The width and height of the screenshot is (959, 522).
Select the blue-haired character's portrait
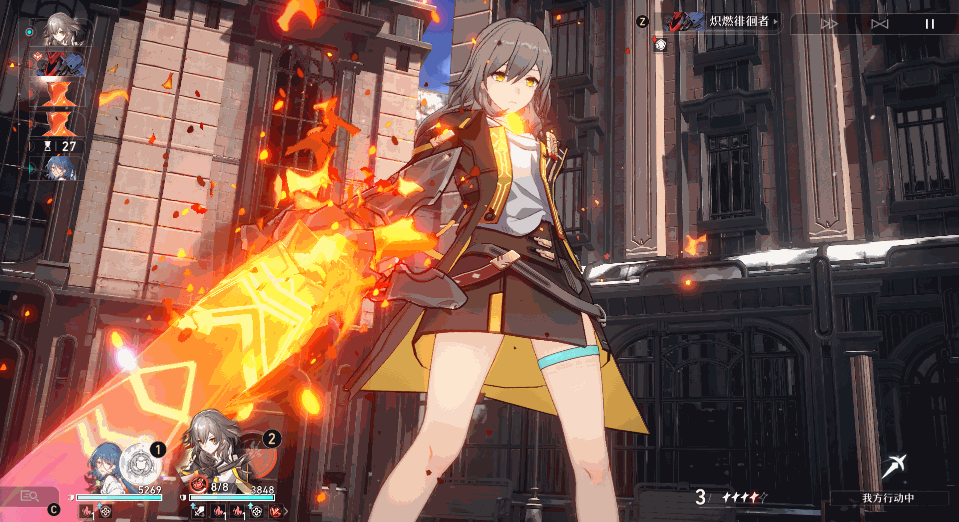pos(106,467)
